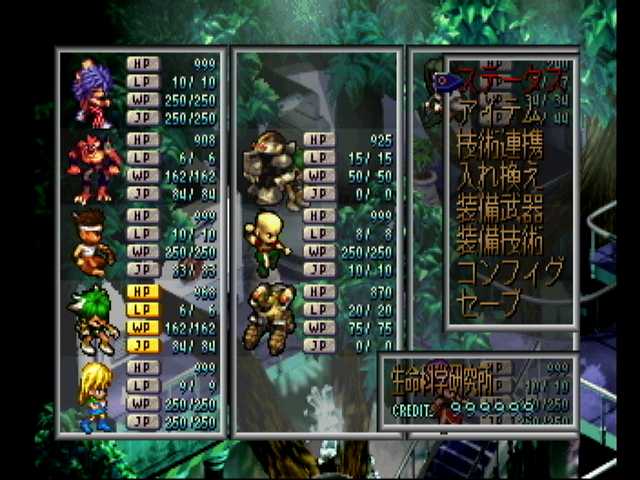The height and width of the screenshot is (480, 640).
Task: Pick the red monster party member
Action: tap(94, 167)
